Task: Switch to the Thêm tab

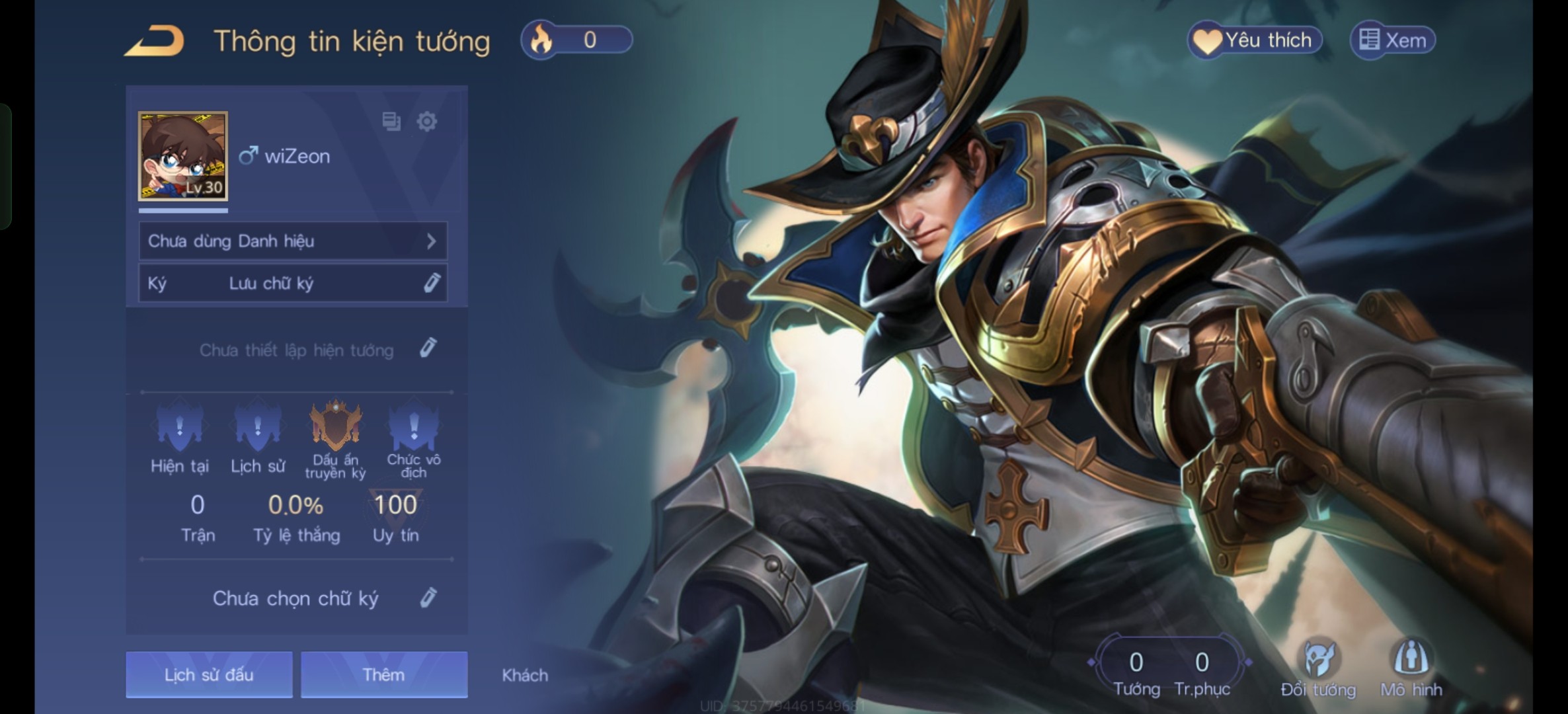Action: pyautogui.click(x=384, y=674)
